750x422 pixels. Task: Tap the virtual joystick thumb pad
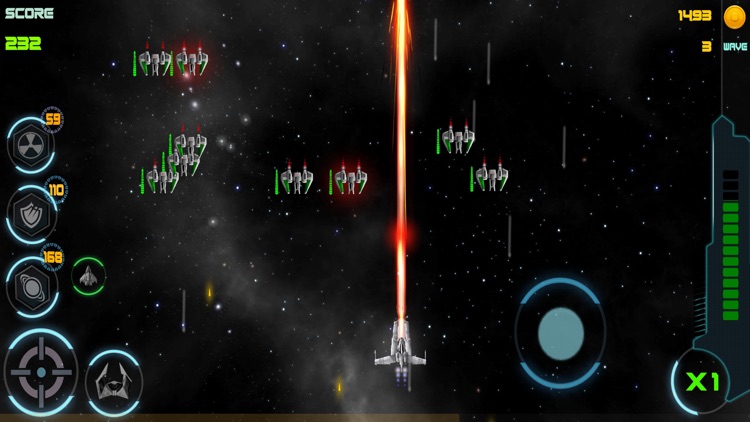[x=560, y=333]
